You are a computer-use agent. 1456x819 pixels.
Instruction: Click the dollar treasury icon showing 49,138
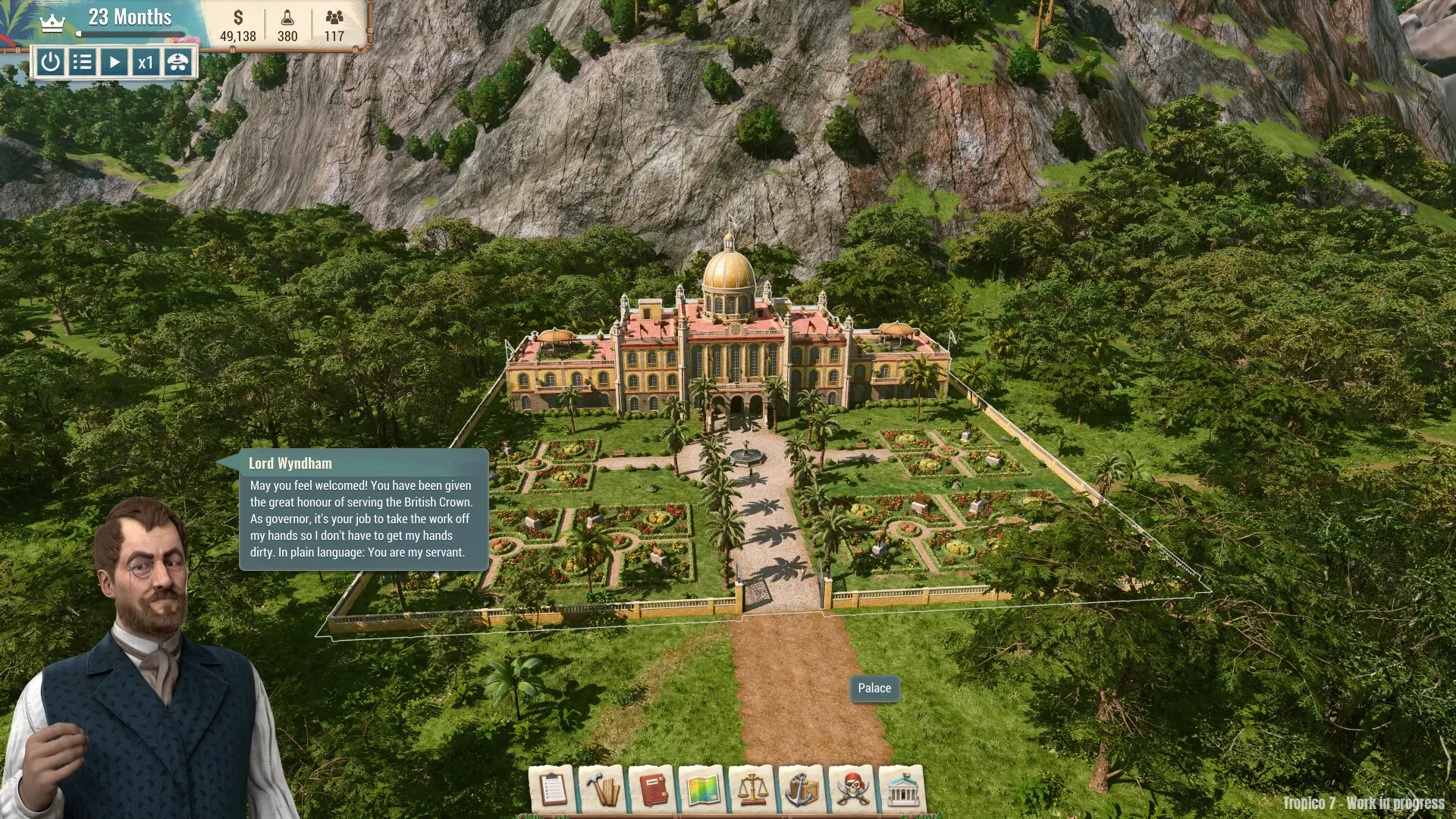pos(239,17)
